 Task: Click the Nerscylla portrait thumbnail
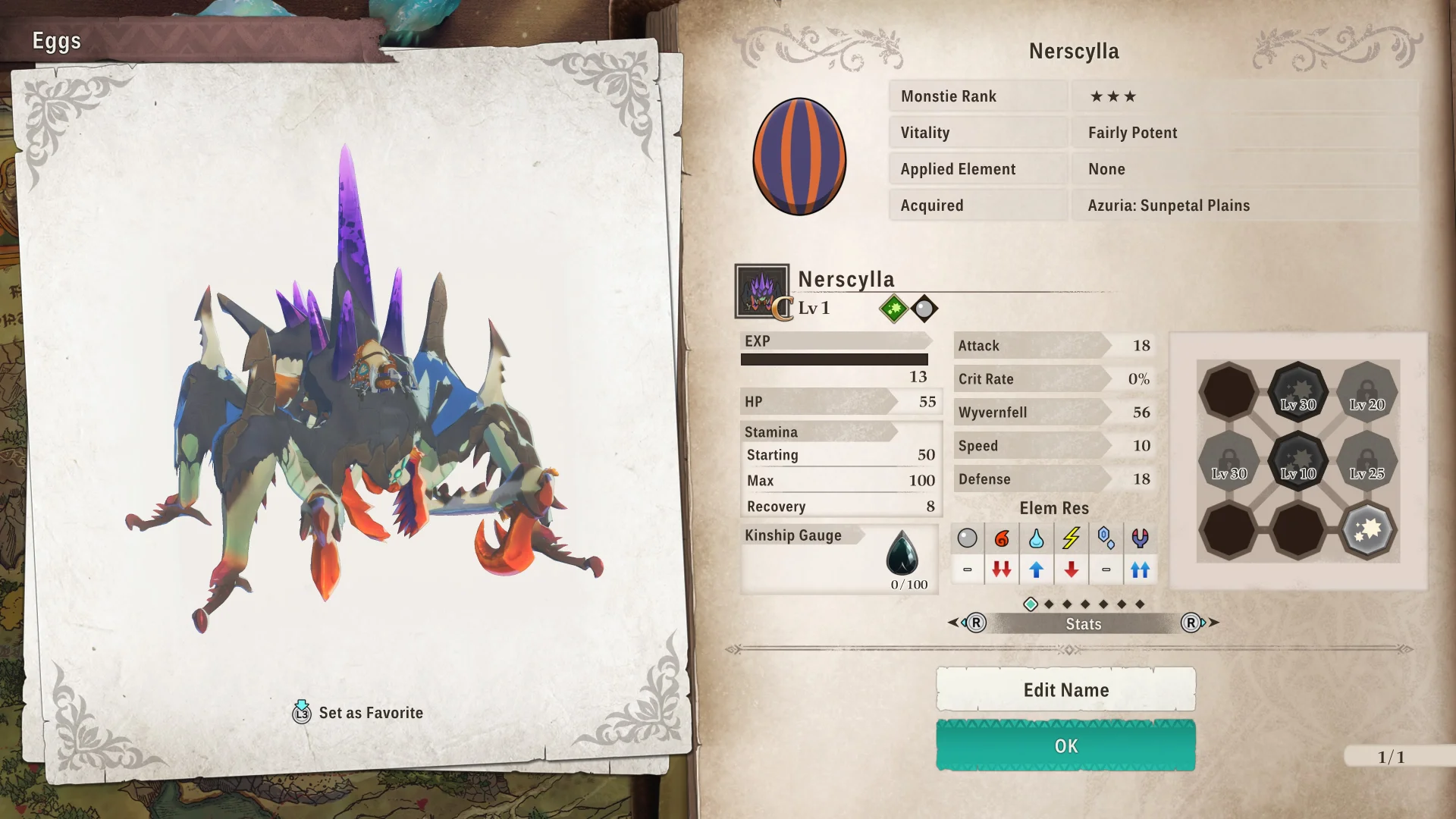click(x=761, y=290)
